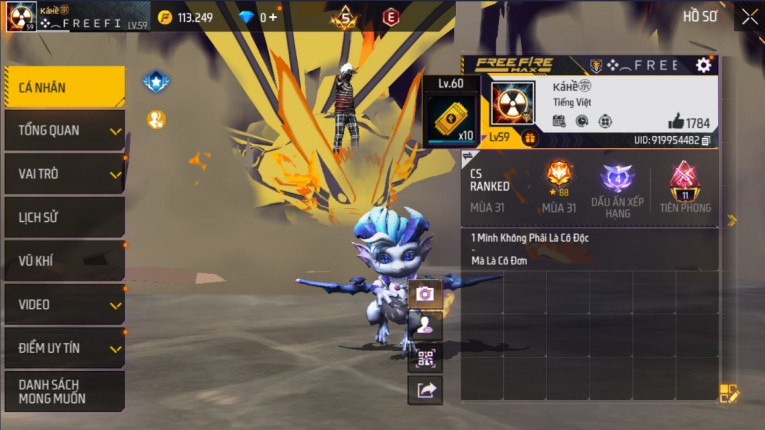Open the VIDEO section
This screenshot has width=765, height=430.
pyautogui.click(x=64, y=304)
